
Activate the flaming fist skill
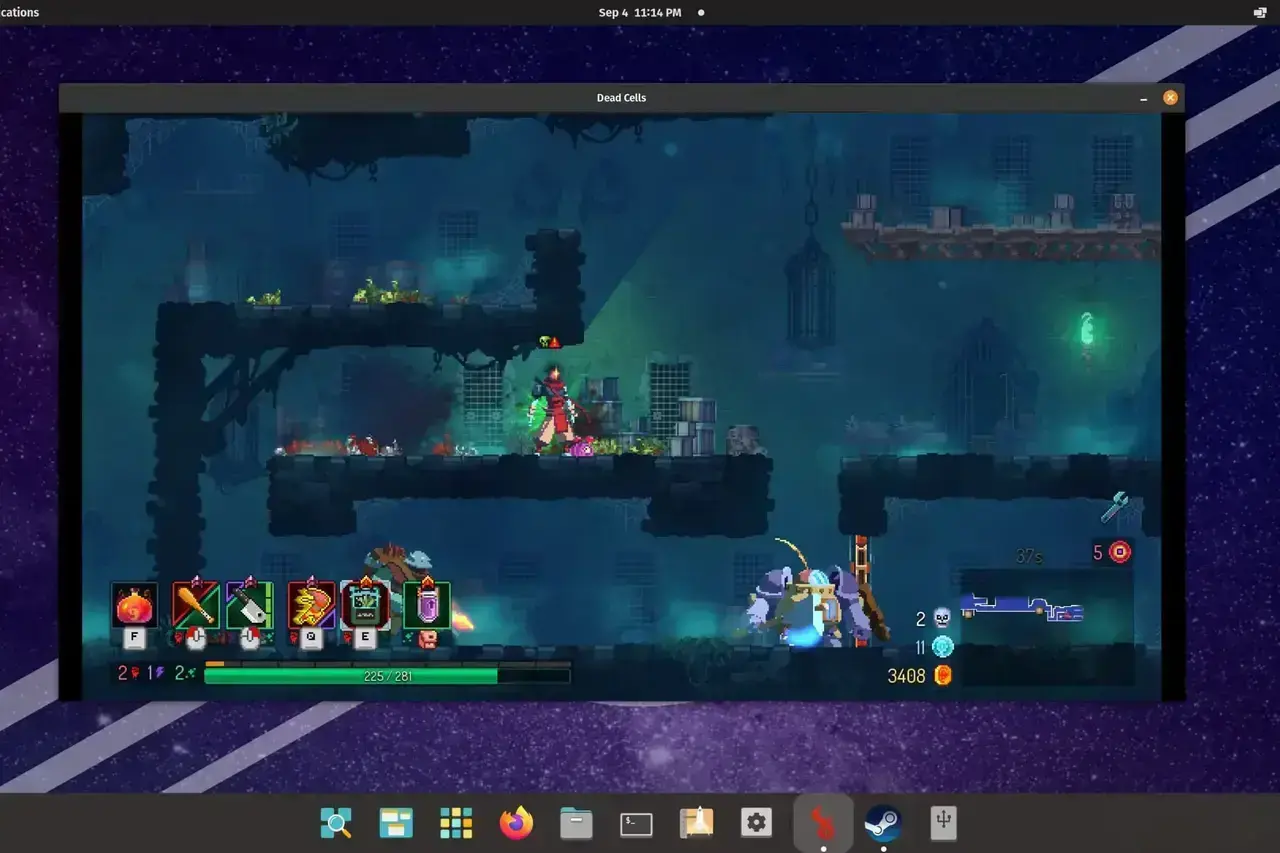click(x=311, y=605)
